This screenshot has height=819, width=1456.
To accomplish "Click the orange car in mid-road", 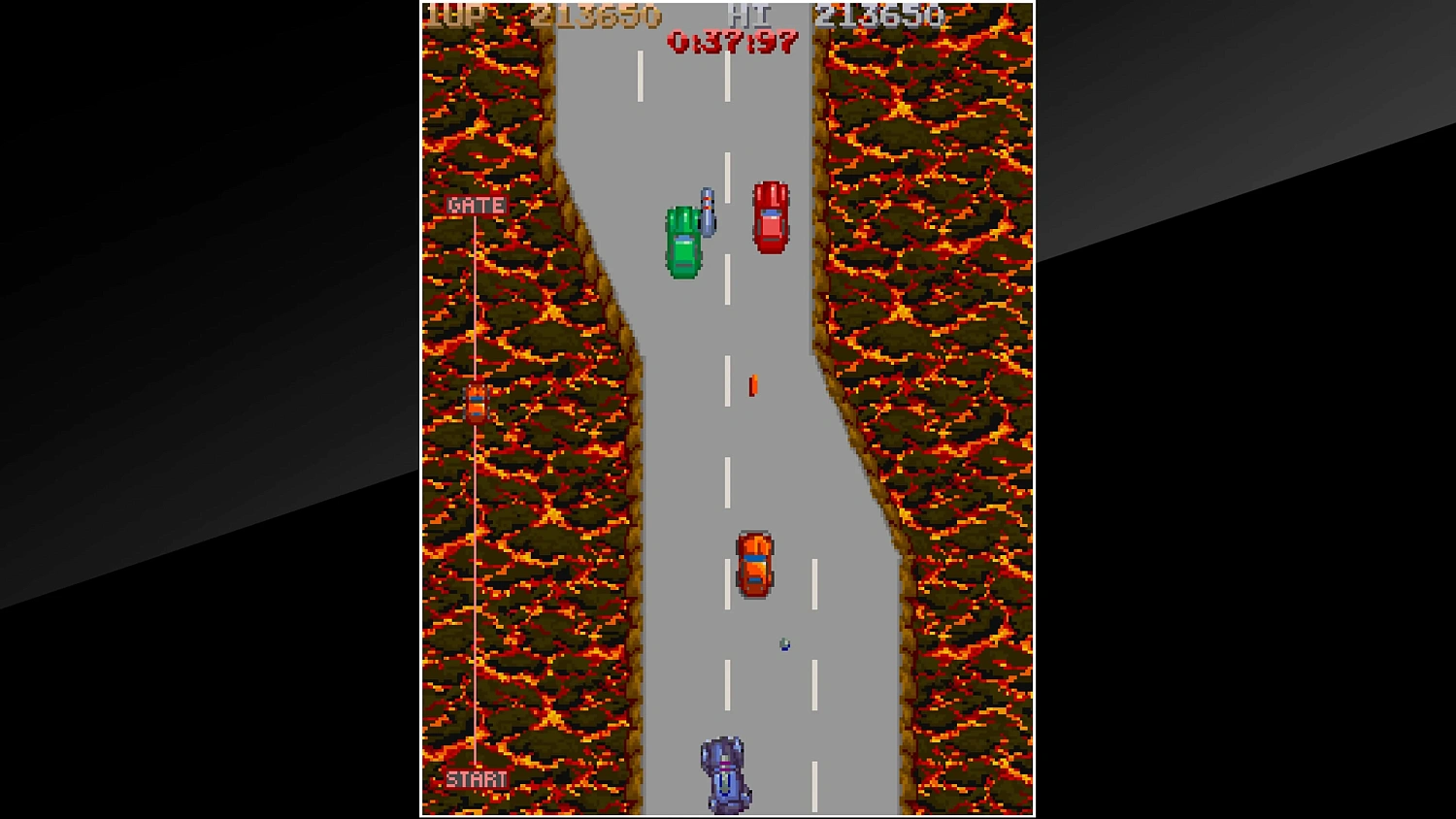I will point(756,567).
